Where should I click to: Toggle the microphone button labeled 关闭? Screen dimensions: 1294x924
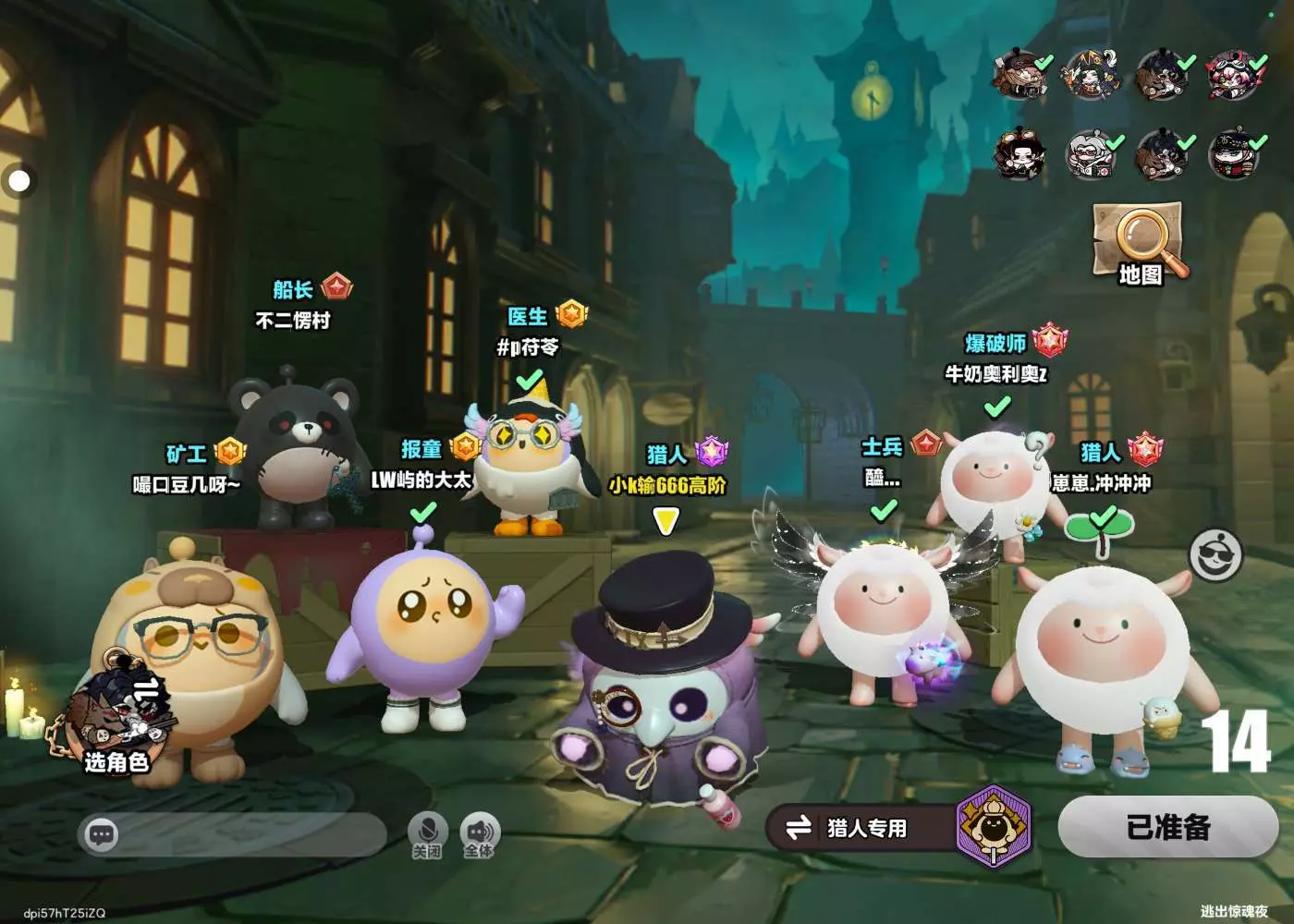(427, 833)
